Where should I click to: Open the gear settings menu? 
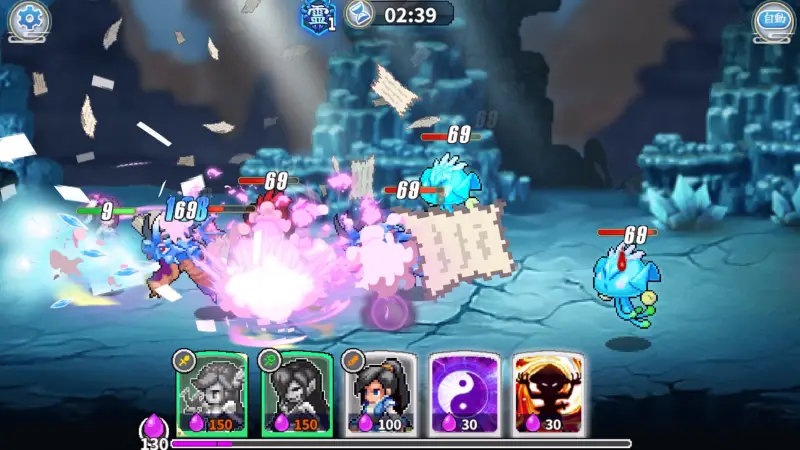tap(28, 19)
